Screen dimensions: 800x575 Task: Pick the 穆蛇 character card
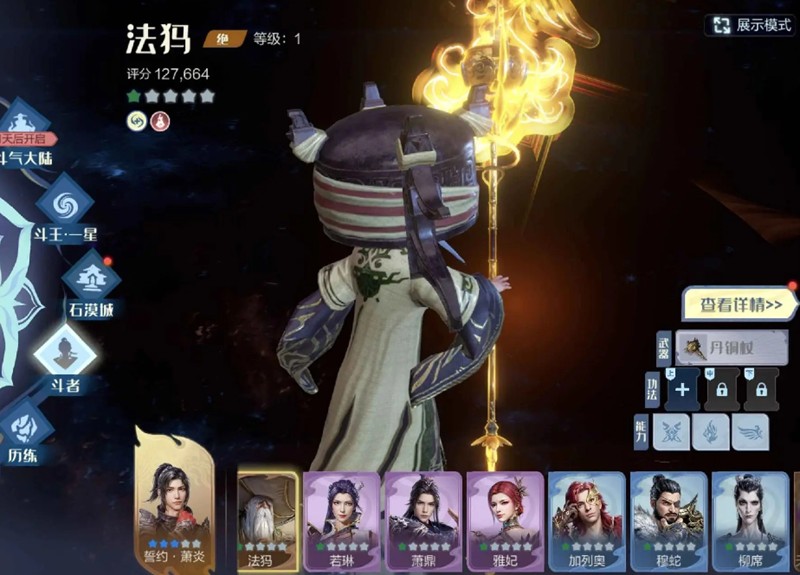click(668, 520)
